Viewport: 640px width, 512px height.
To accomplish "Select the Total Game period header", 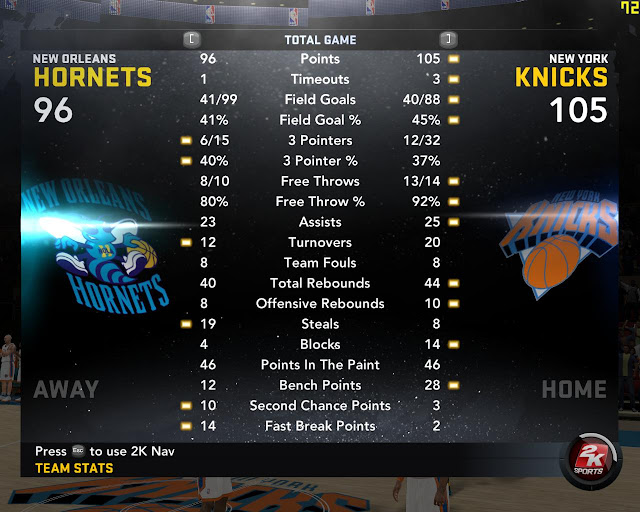I will (320, 40).
